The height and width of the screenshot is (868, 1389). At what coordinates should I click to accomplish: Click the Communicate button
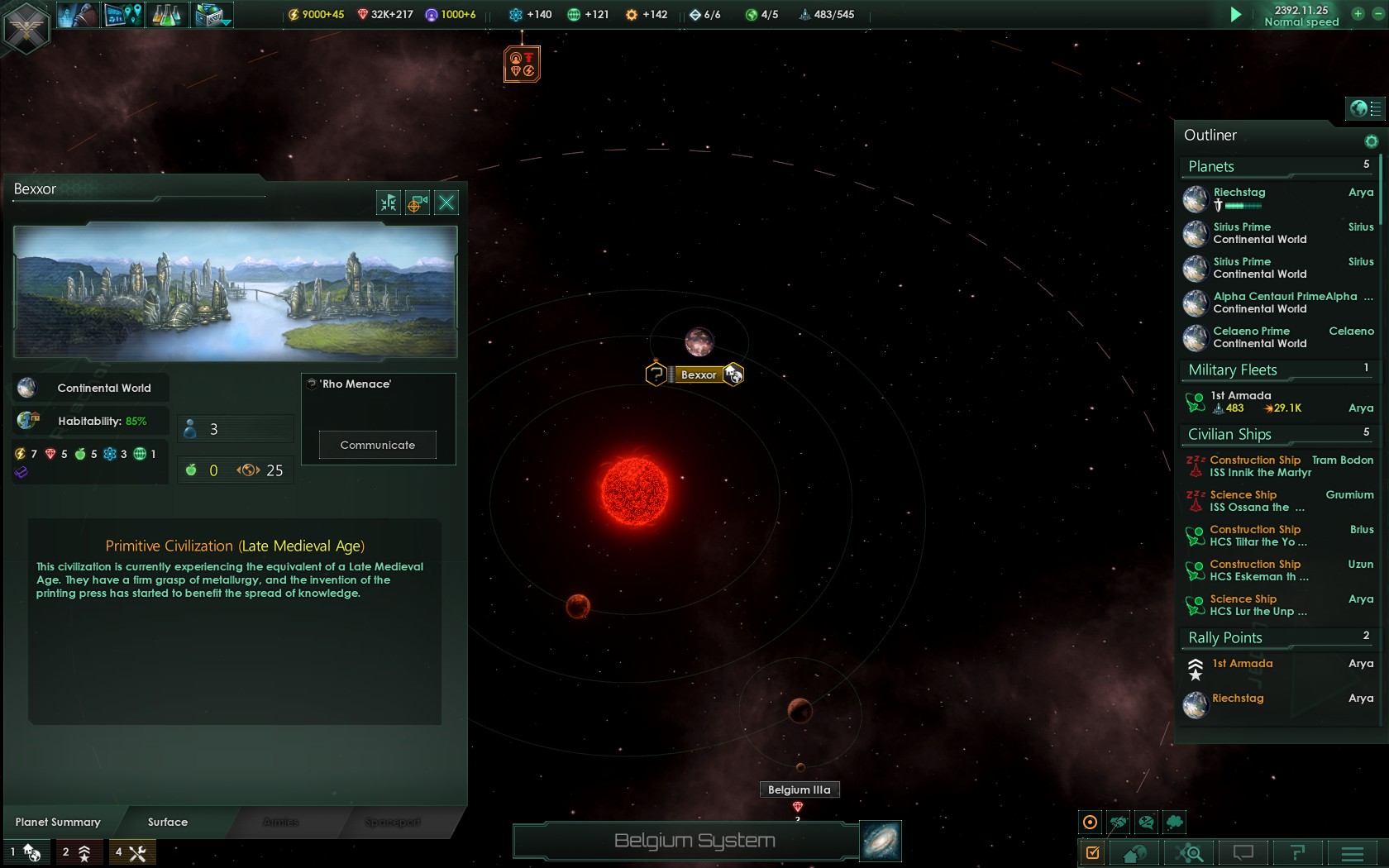click(x=378, y=445)
